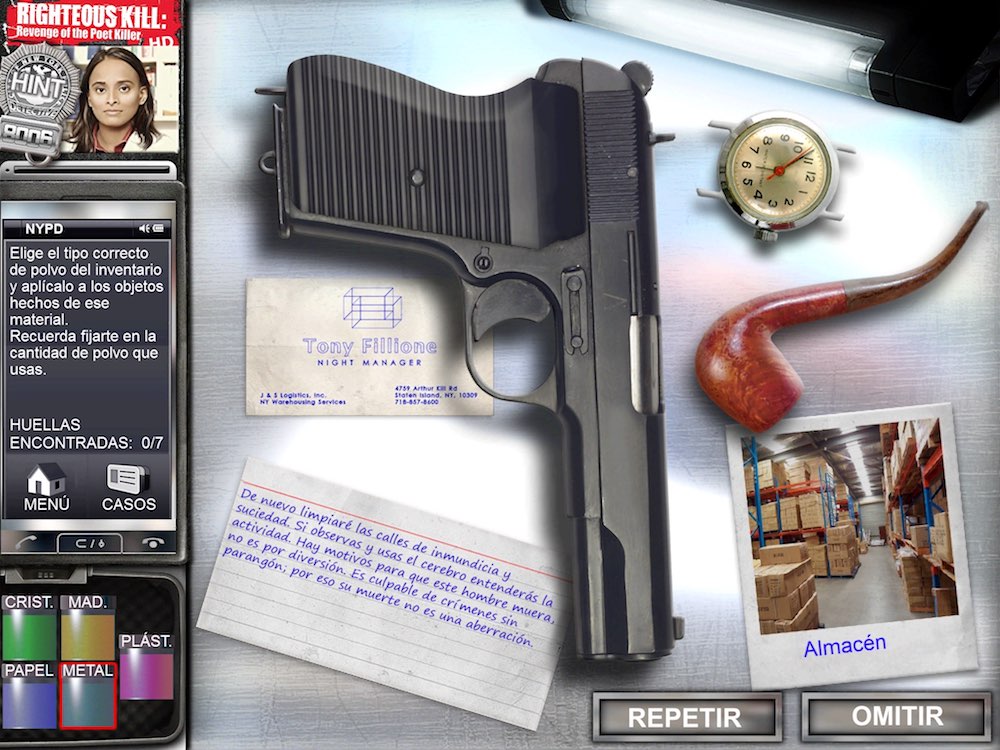
Task: Click the REPETIR button
Action: (x=686, y=716)
